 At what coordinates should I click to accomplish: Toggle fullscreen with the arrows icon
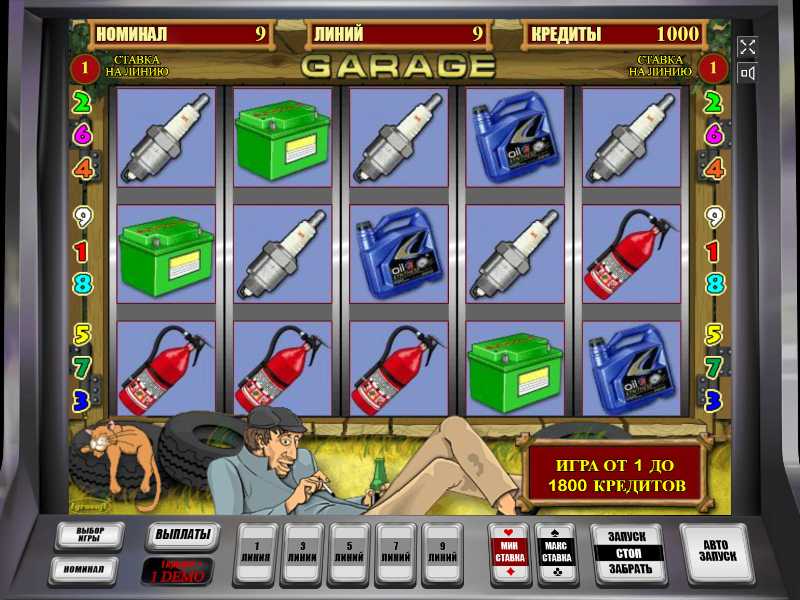coord(747,46)
